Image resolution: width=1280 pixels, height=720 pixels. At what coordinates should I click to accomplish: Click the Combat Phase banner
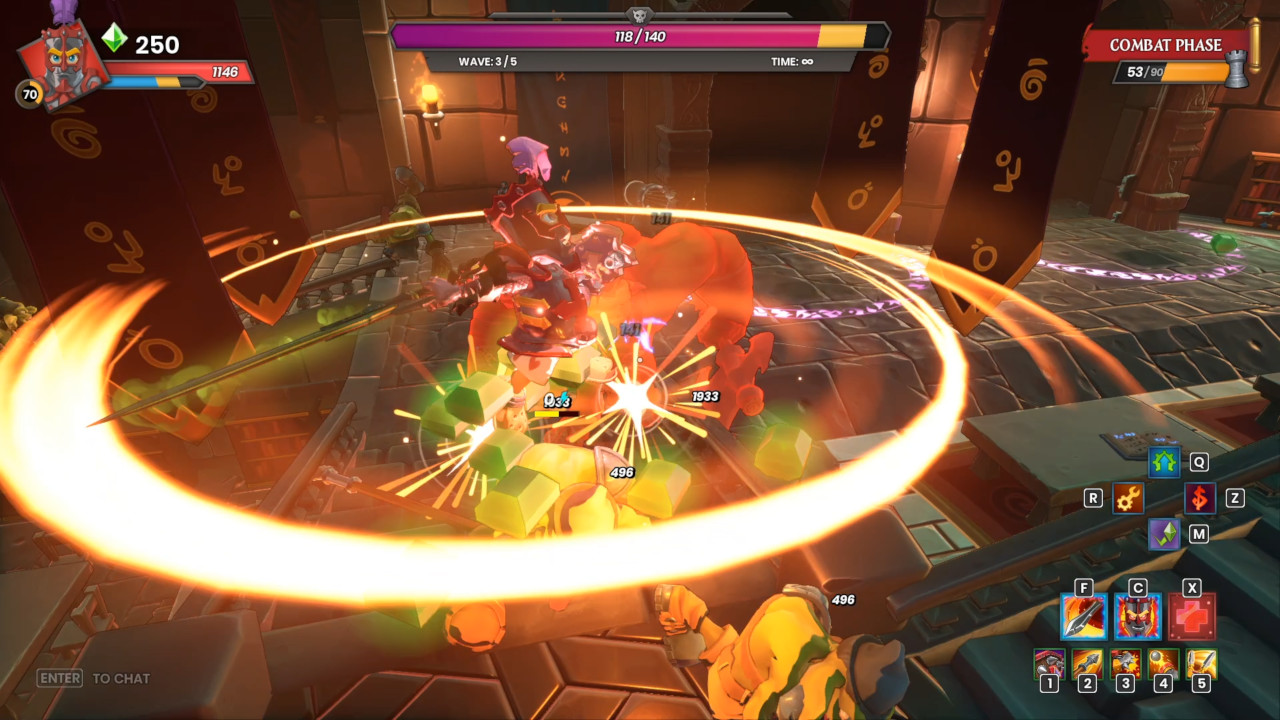tap(1165, 45)
